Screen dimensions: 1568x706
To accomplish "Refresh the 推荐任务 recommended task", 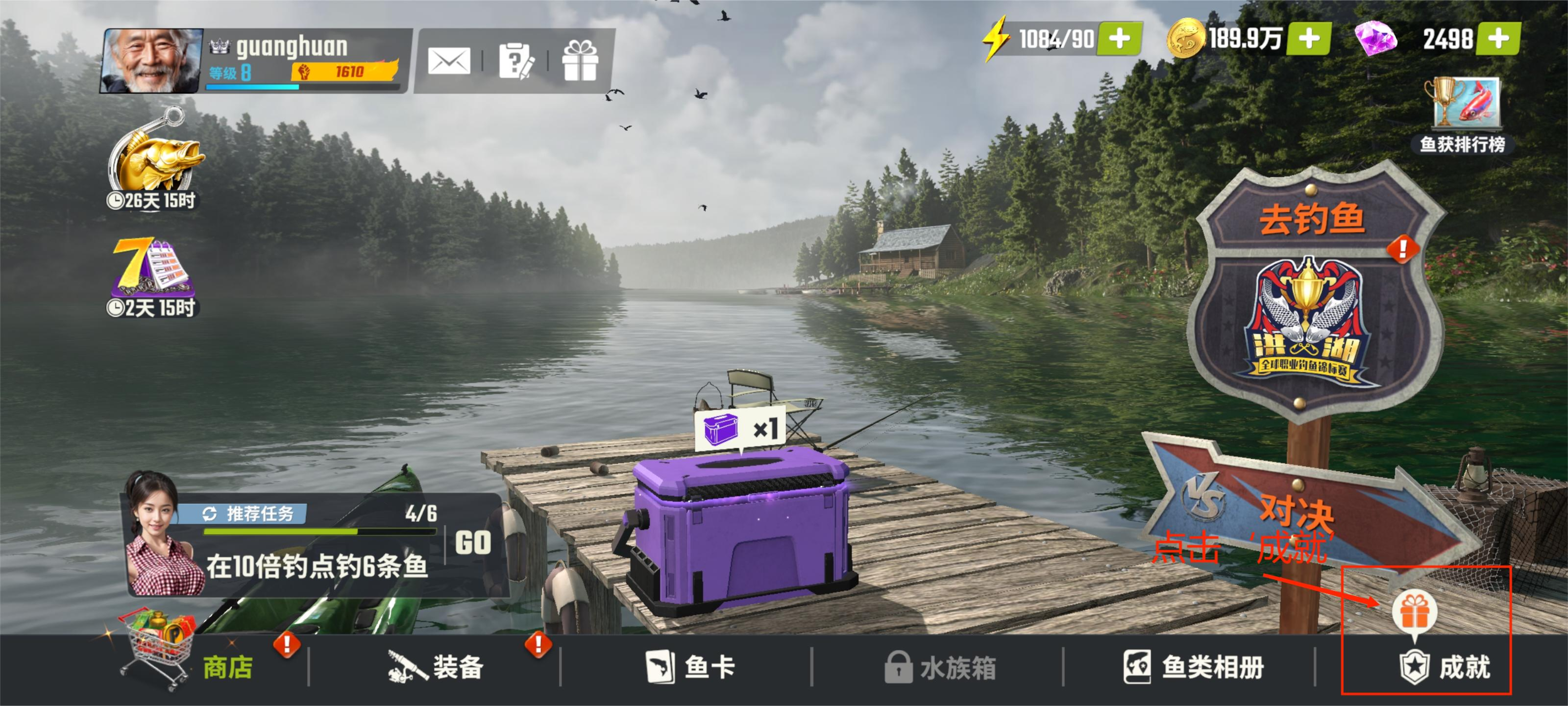I will coord(210,514).
